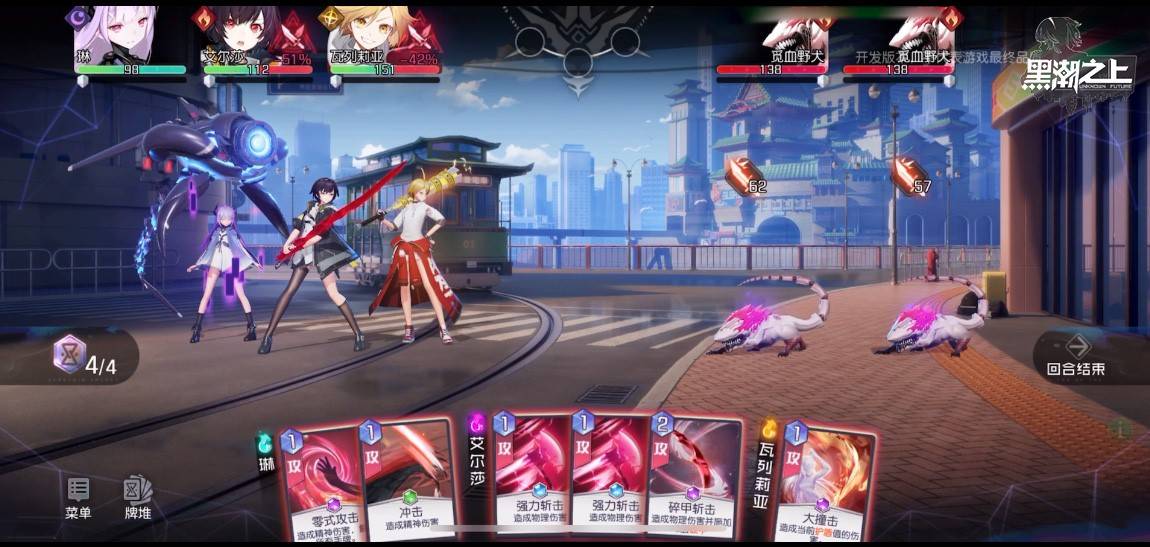The image size is (1150, 547).
Task: Open the 菜单 menu
Action: coord(78,497)
